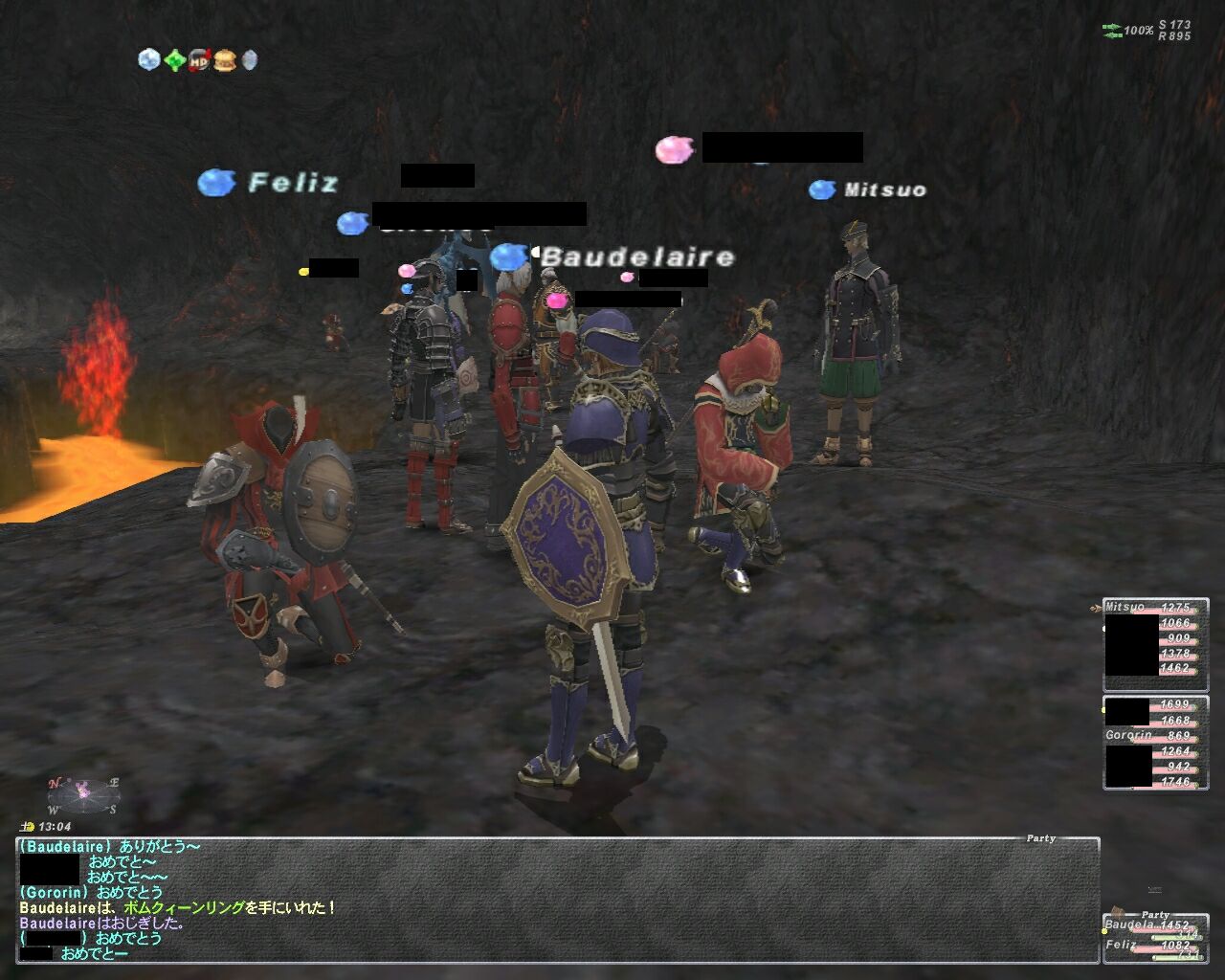The height and width of the screenshot is (980, 1225).
Task: Open the compass in the corner
Action: (x=83, y=794)
